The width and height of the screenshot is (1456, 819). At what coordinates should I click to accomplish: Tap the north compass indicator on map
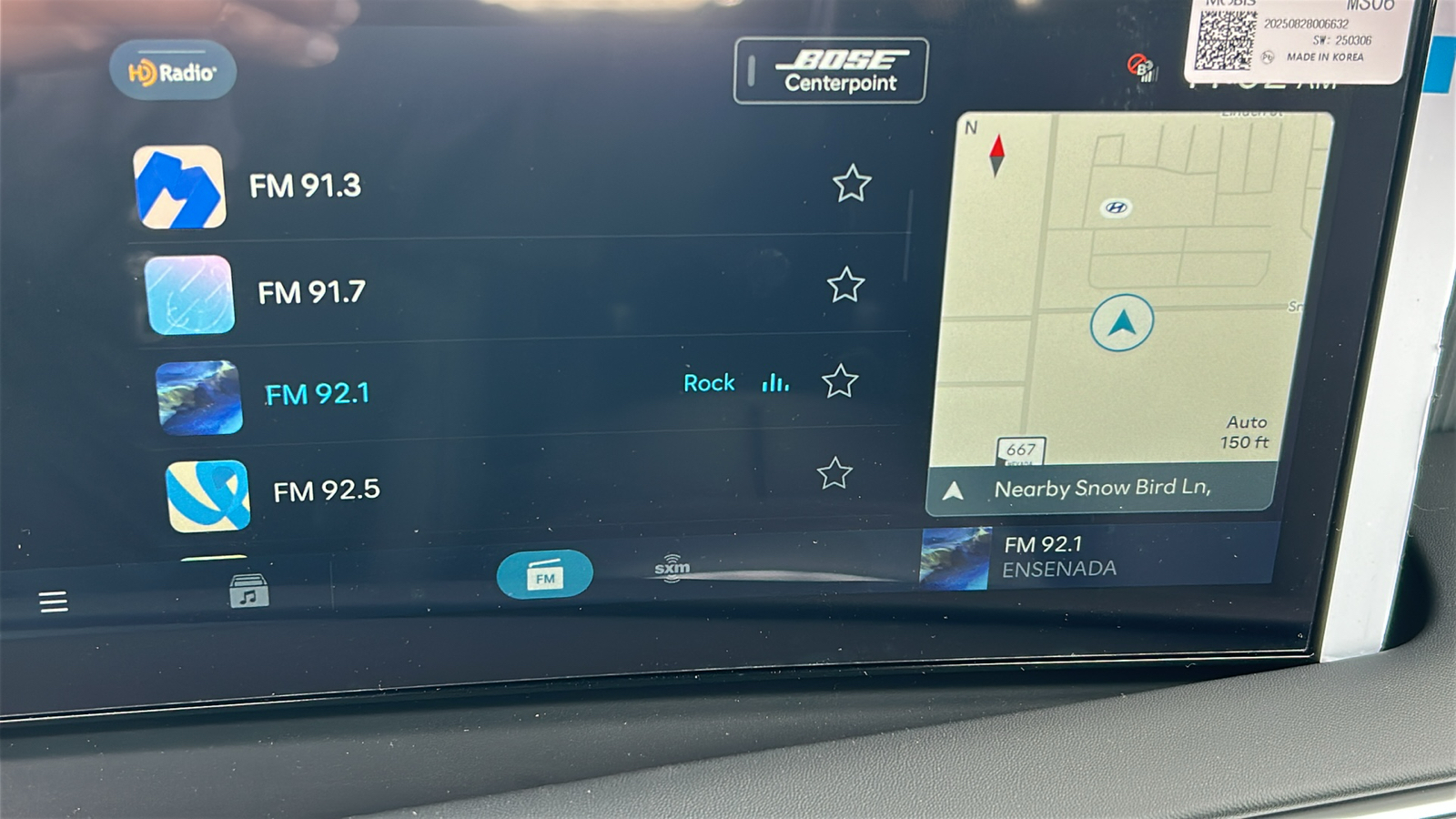point(996,155)
